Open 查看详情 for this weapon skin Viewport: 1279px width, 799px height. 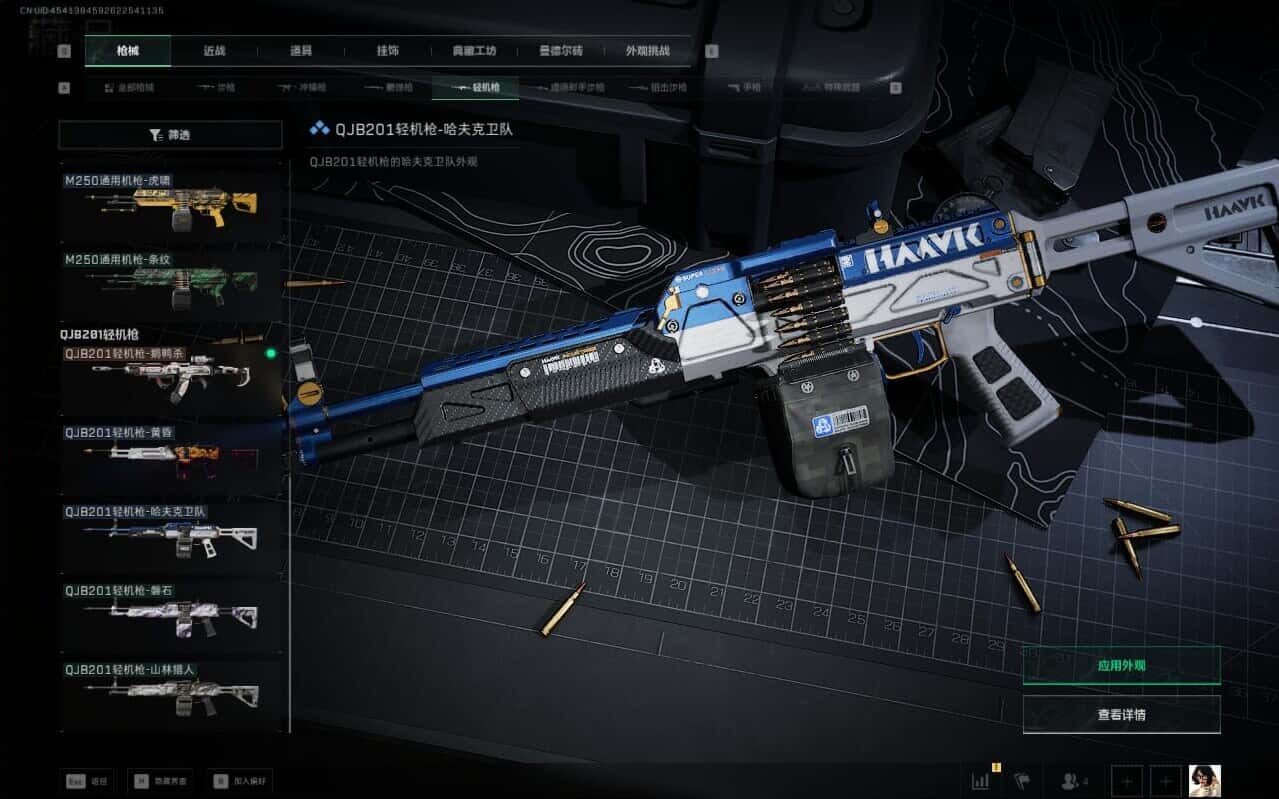[1121, 714]
